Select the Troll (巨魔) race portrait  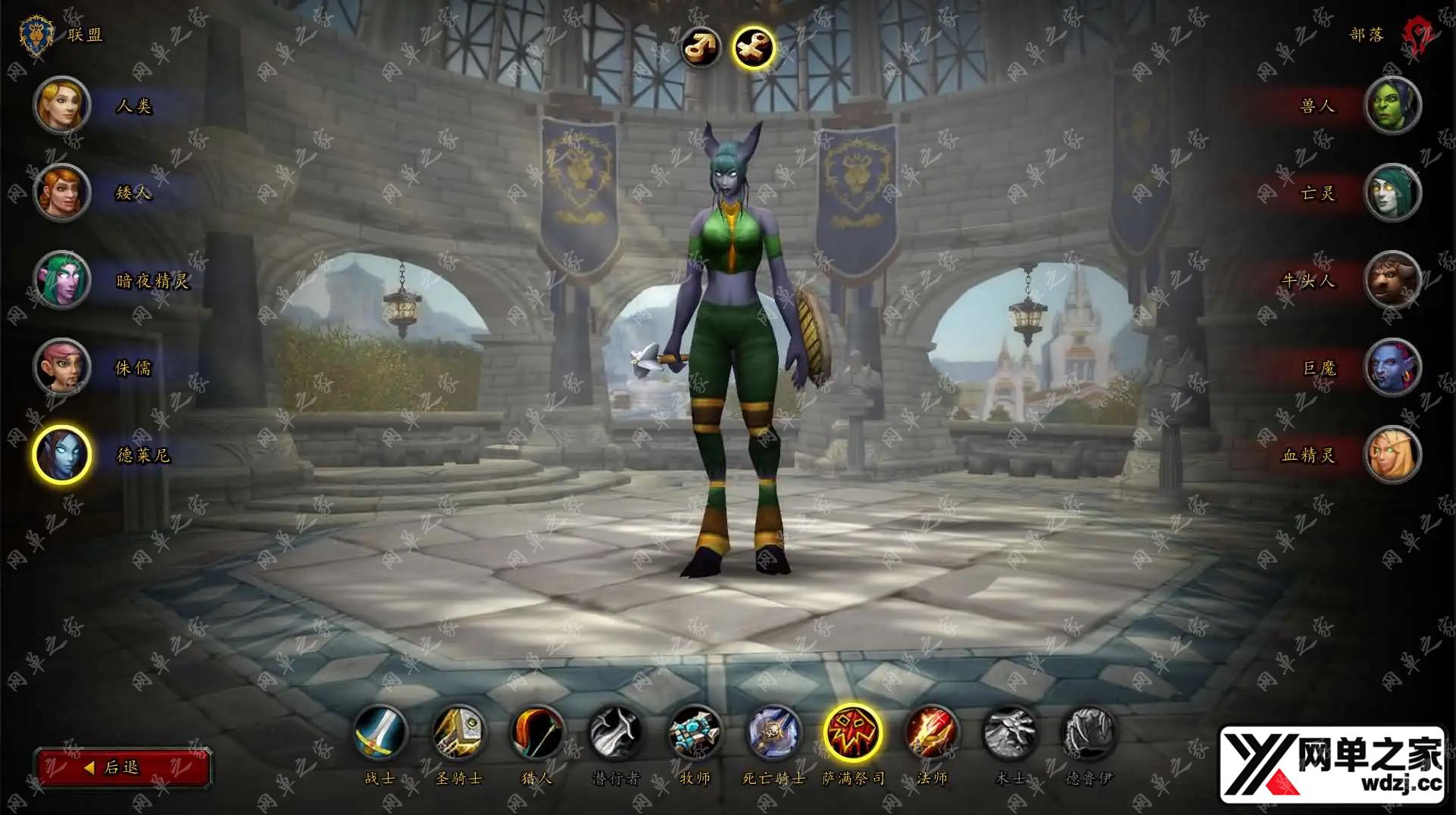click(x=1392, y=367)
